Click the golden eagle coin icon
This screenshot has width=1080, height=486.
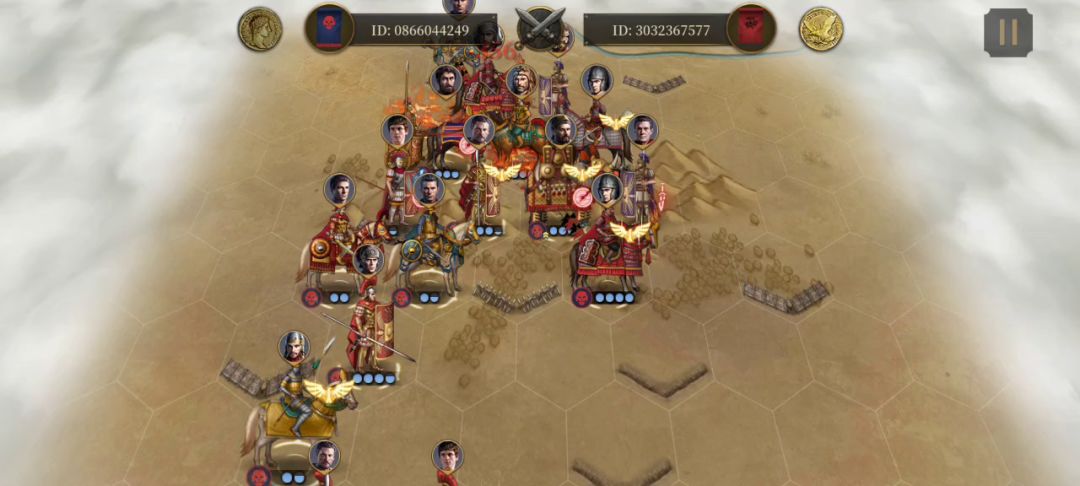tap(821, 29)
